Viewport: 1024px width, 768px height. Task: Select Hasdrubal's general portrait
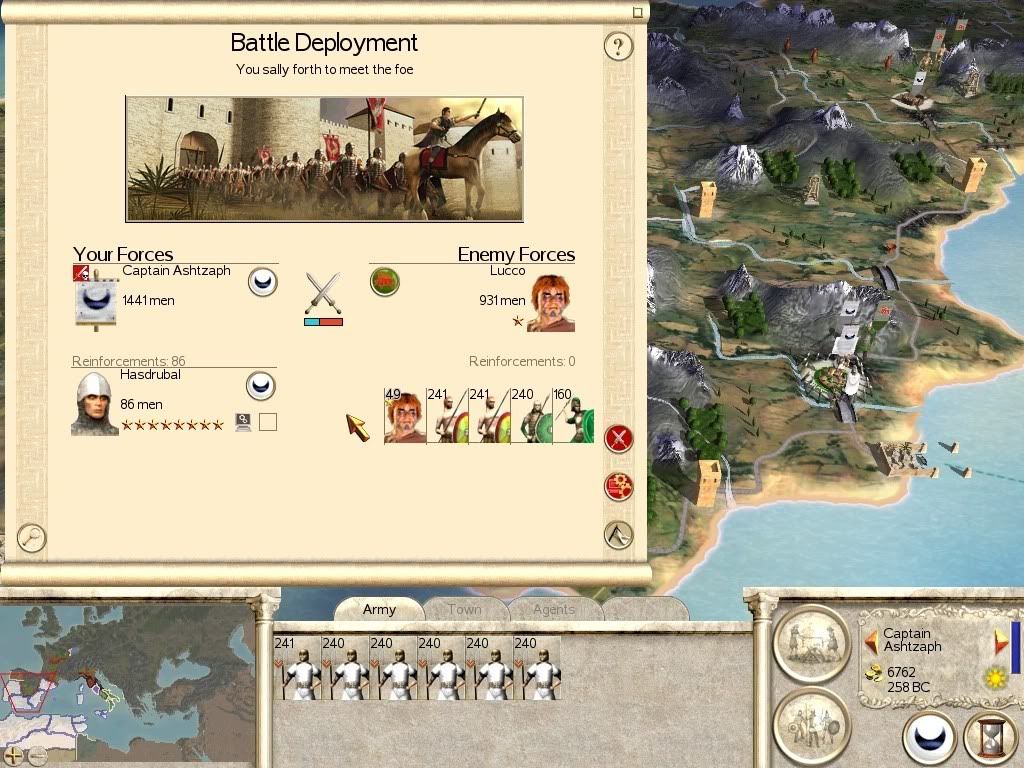point(95,404)
